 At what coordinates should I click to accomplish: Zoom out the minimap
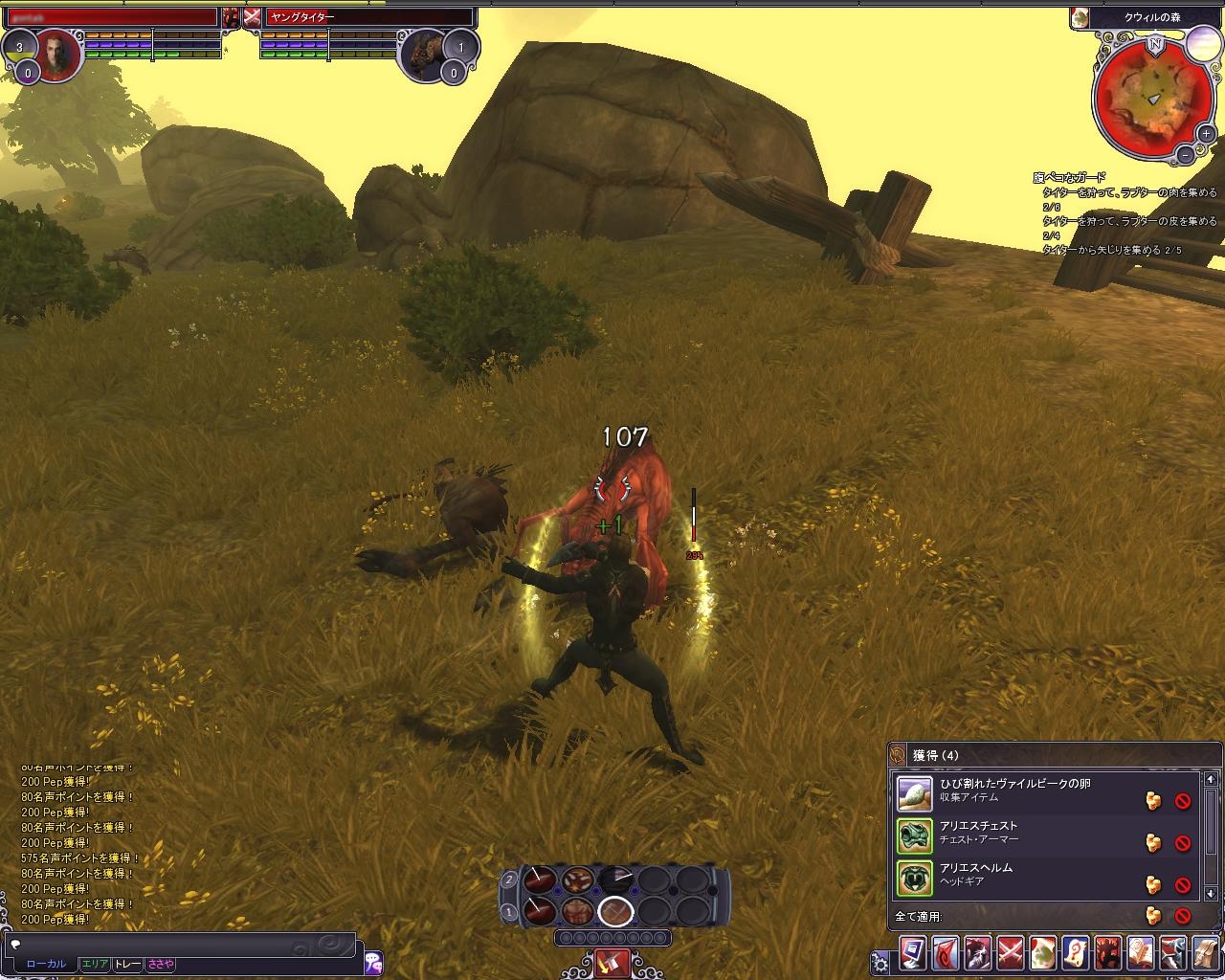pos(1184,153)
